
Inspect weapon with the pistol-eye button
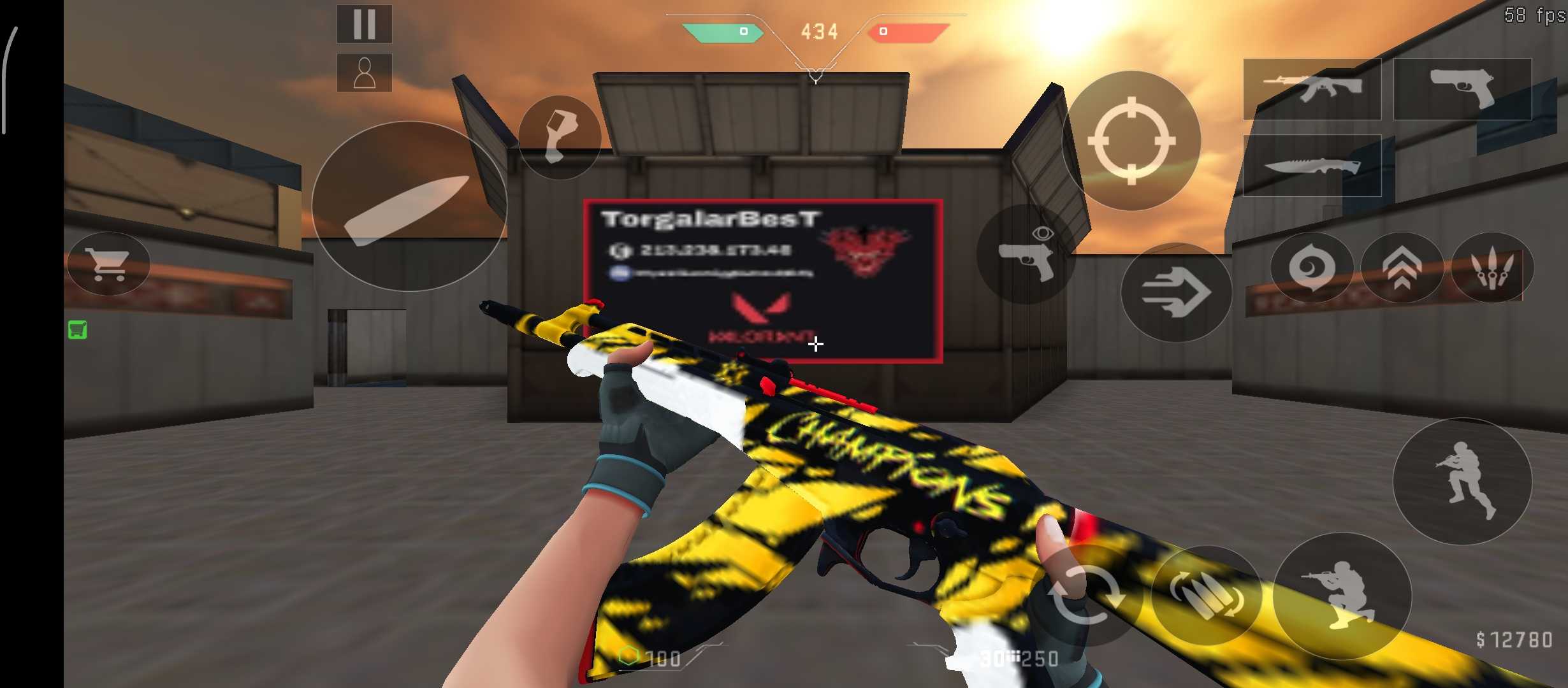pyautogui.click(x=1026, y=254)
